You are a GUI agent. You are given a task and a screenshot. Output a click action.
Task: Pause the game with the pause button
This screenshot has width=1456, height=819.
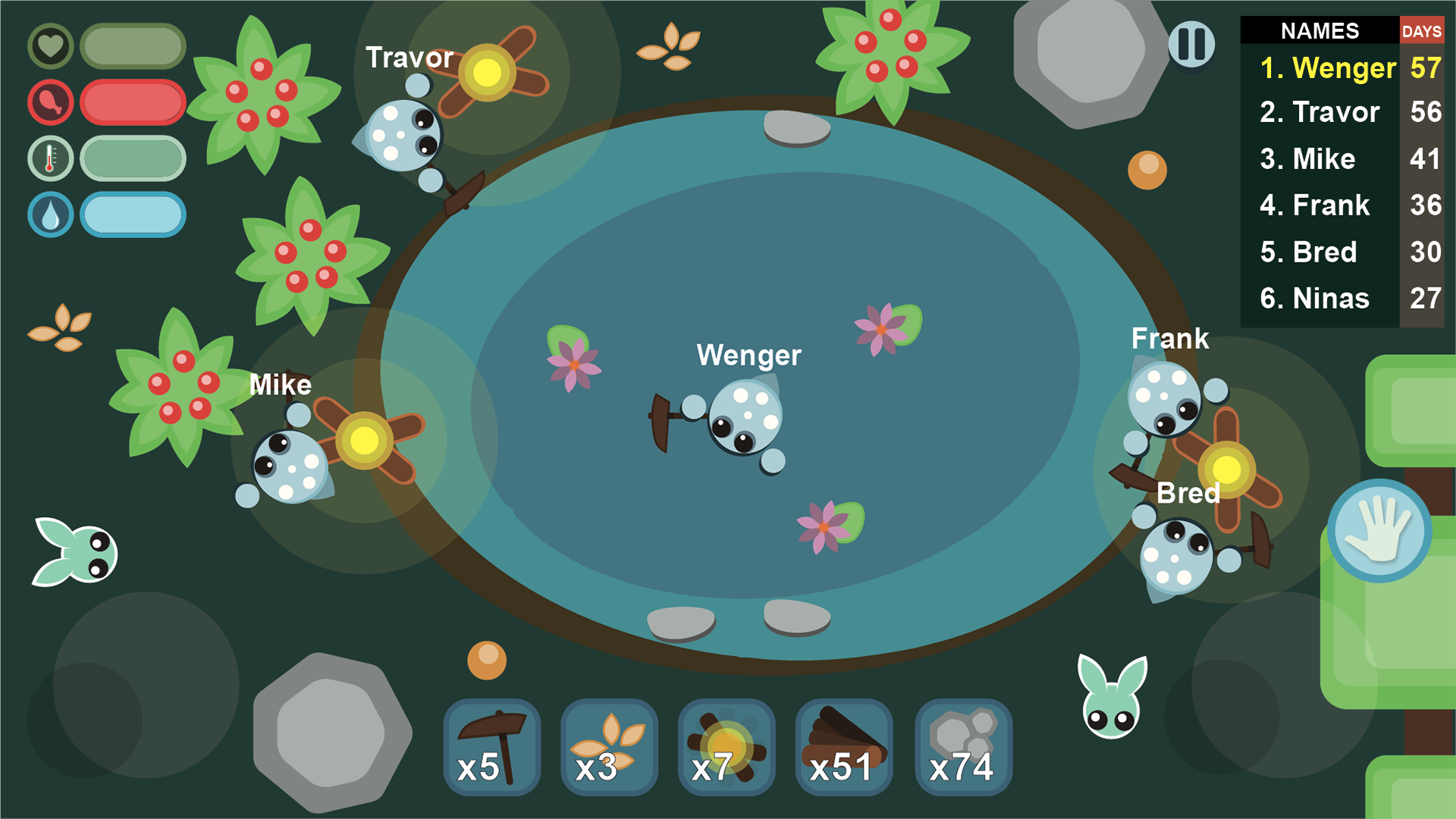click(1192, 44)
